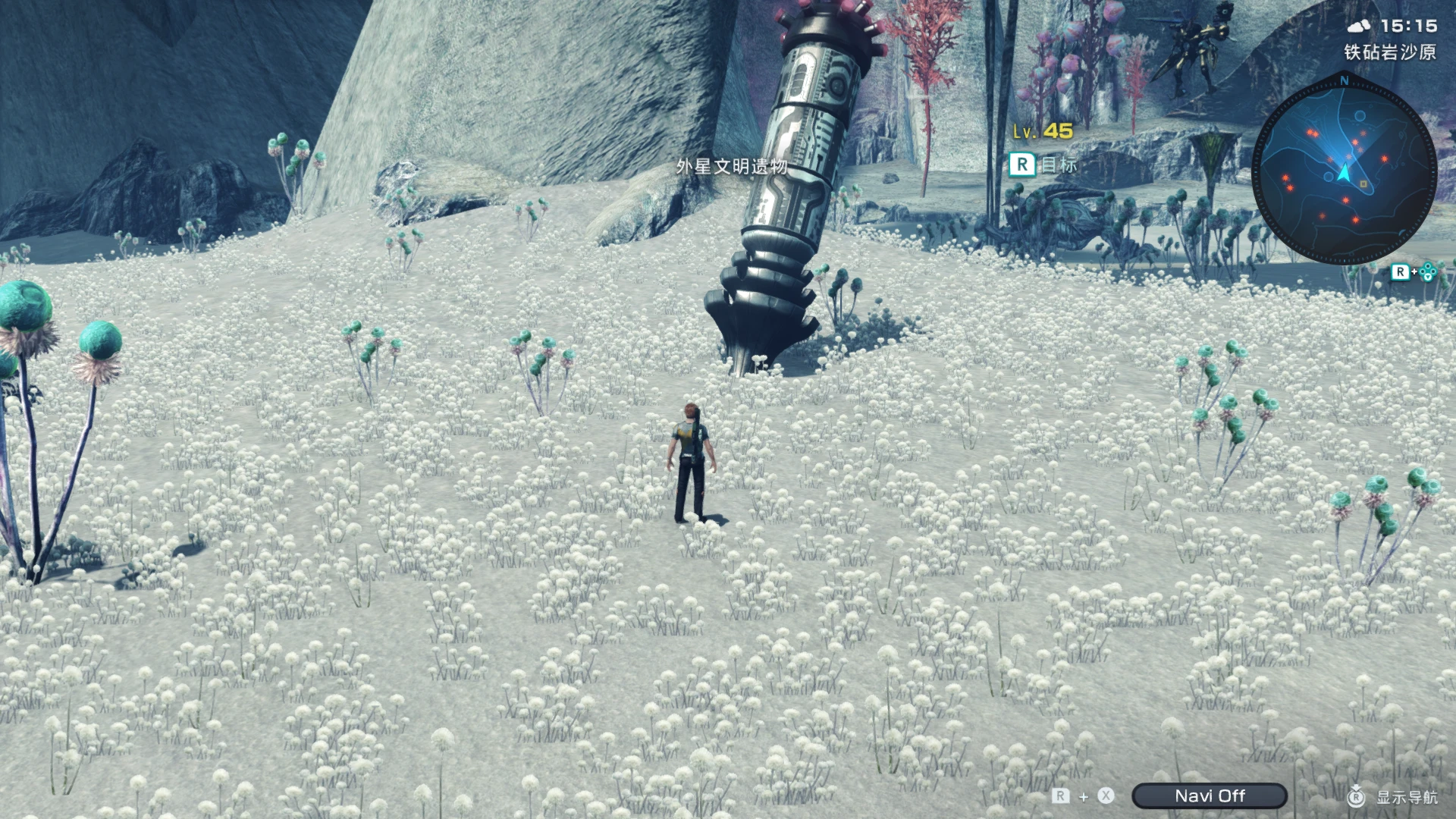Click the d-pad icon below the minimap
This screenshot has width=1456, height=819.
(1428, 272)
